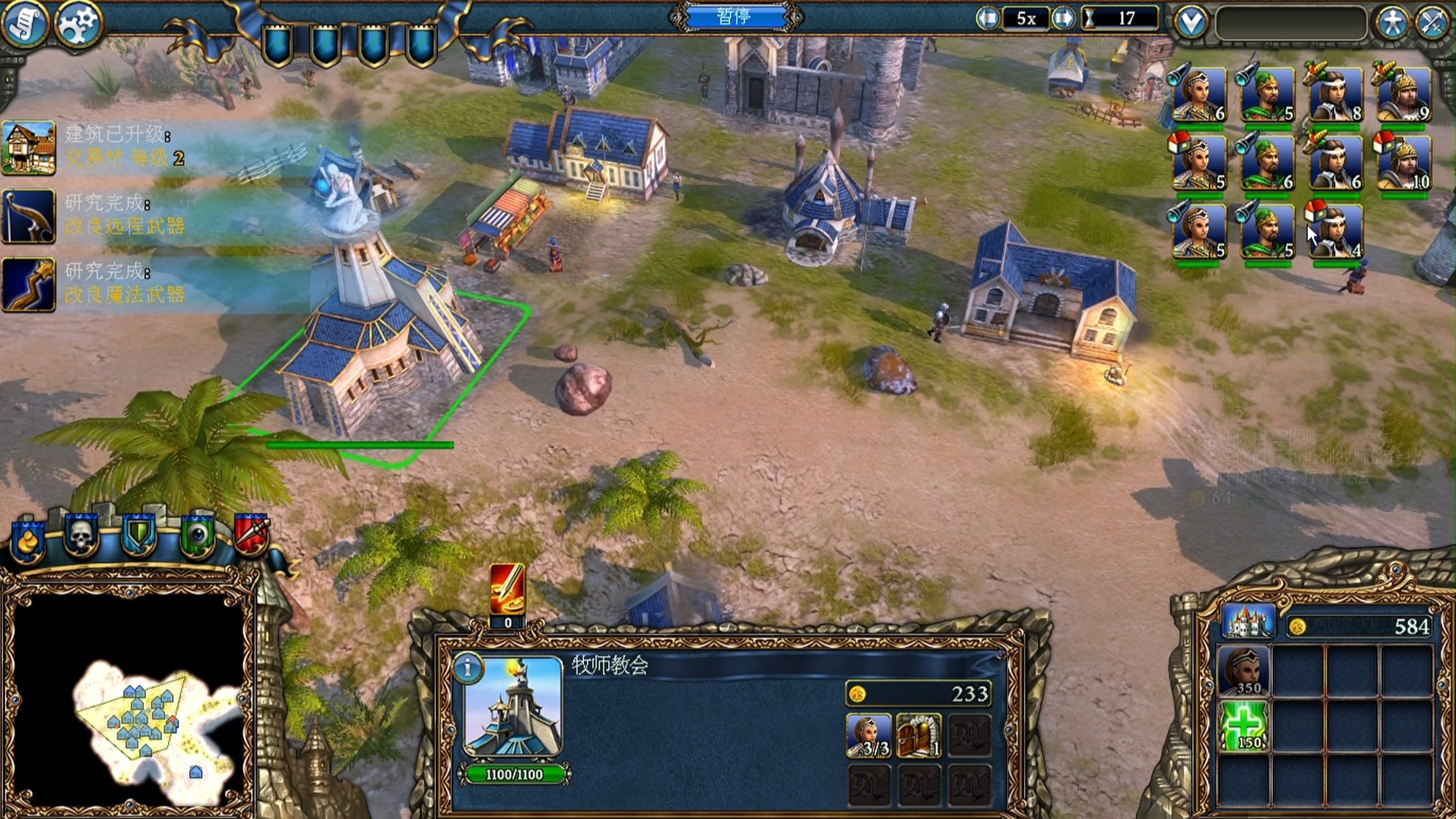Increase game speed with the right arrow

pyautogui.click(x=1063, y=18)
